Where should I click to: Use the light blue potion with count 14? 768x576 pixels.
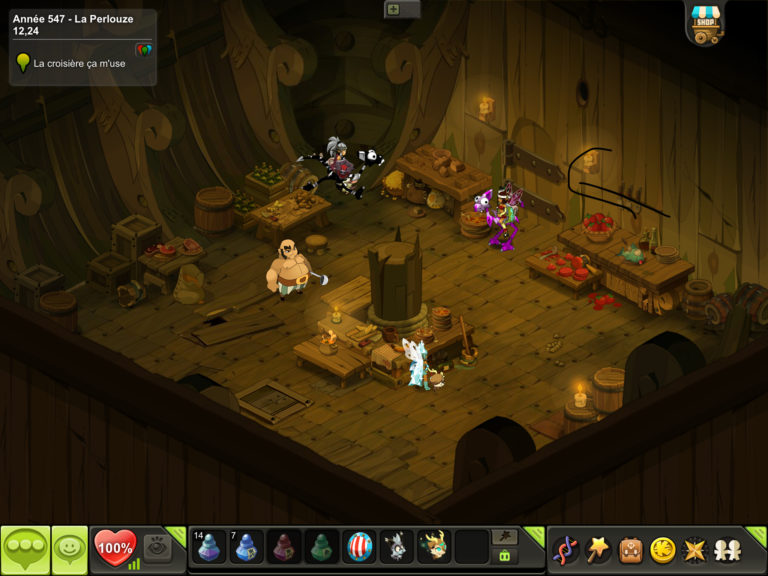209,547
